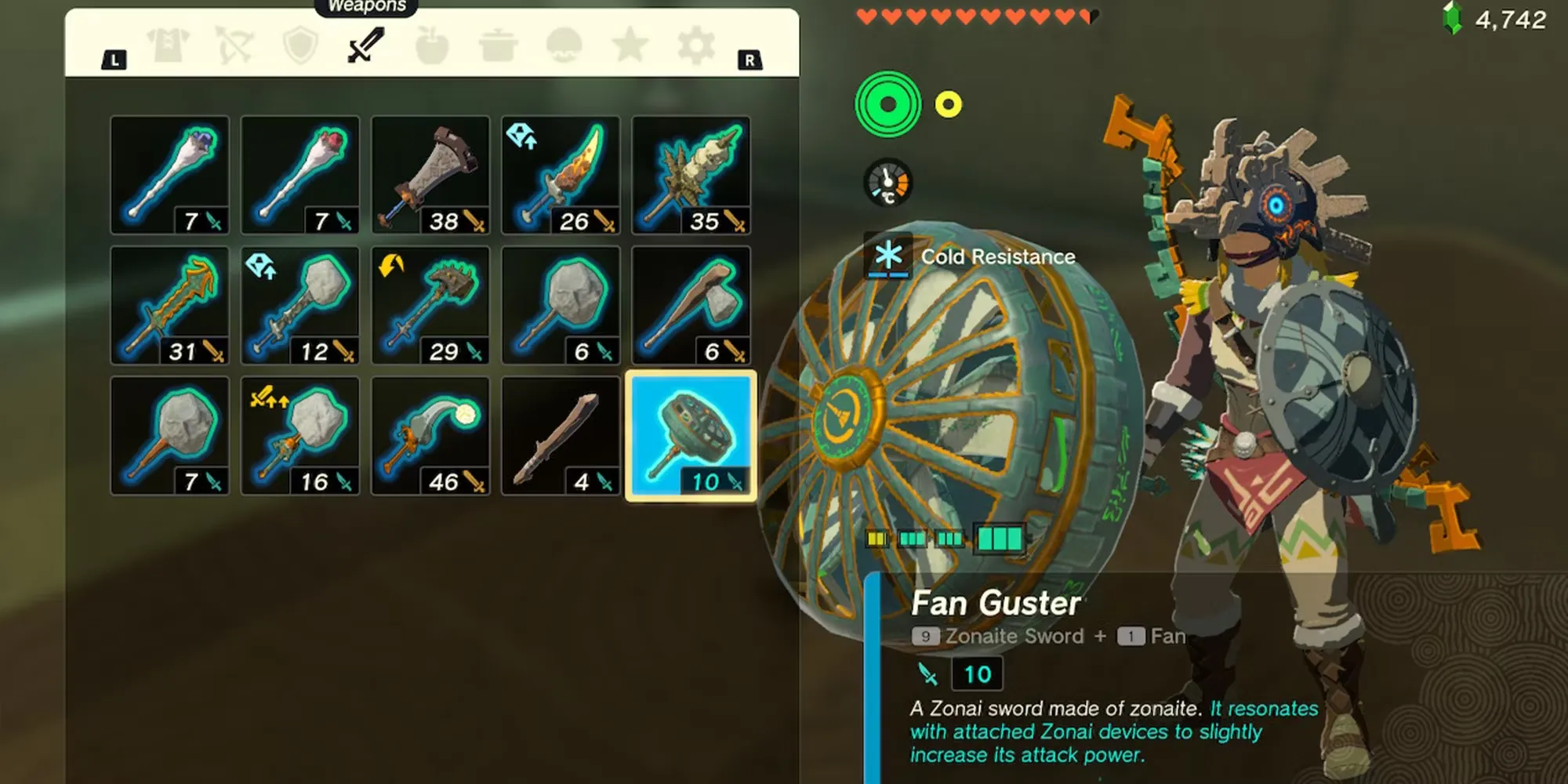Select the flame blade weapon with attack 26
The height and width of the screenshot is (784, 1568).
561,176
